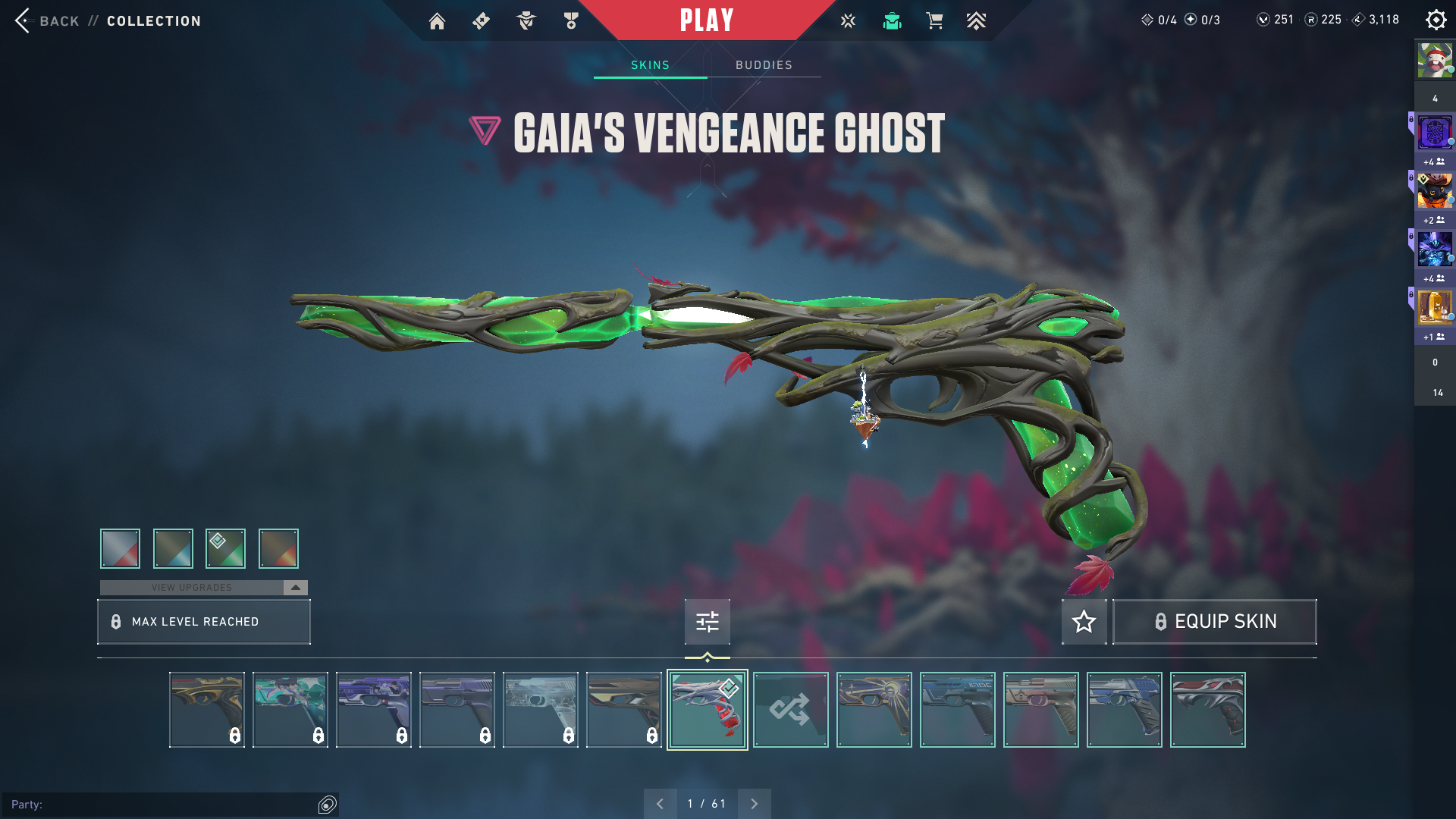
Task: Open the home screen icon
Action: 437,21
